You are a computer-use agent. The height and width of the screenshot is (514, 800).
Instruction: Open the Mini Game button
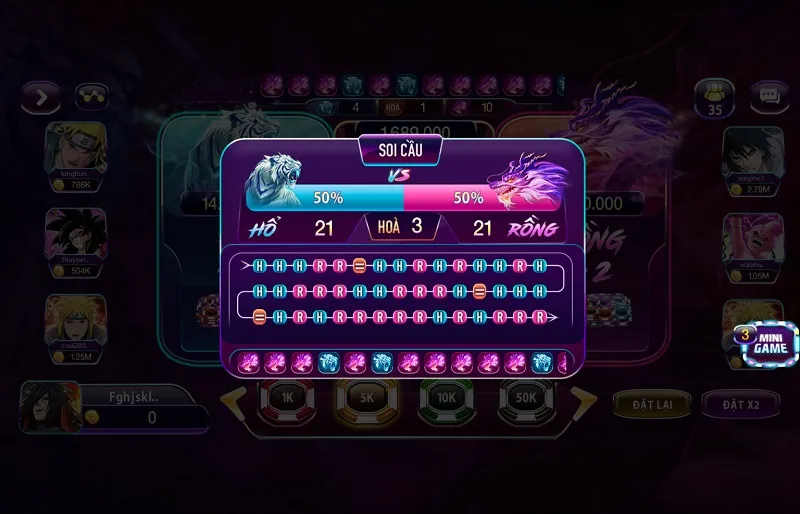pyautogui.click(x=766, y=343)
